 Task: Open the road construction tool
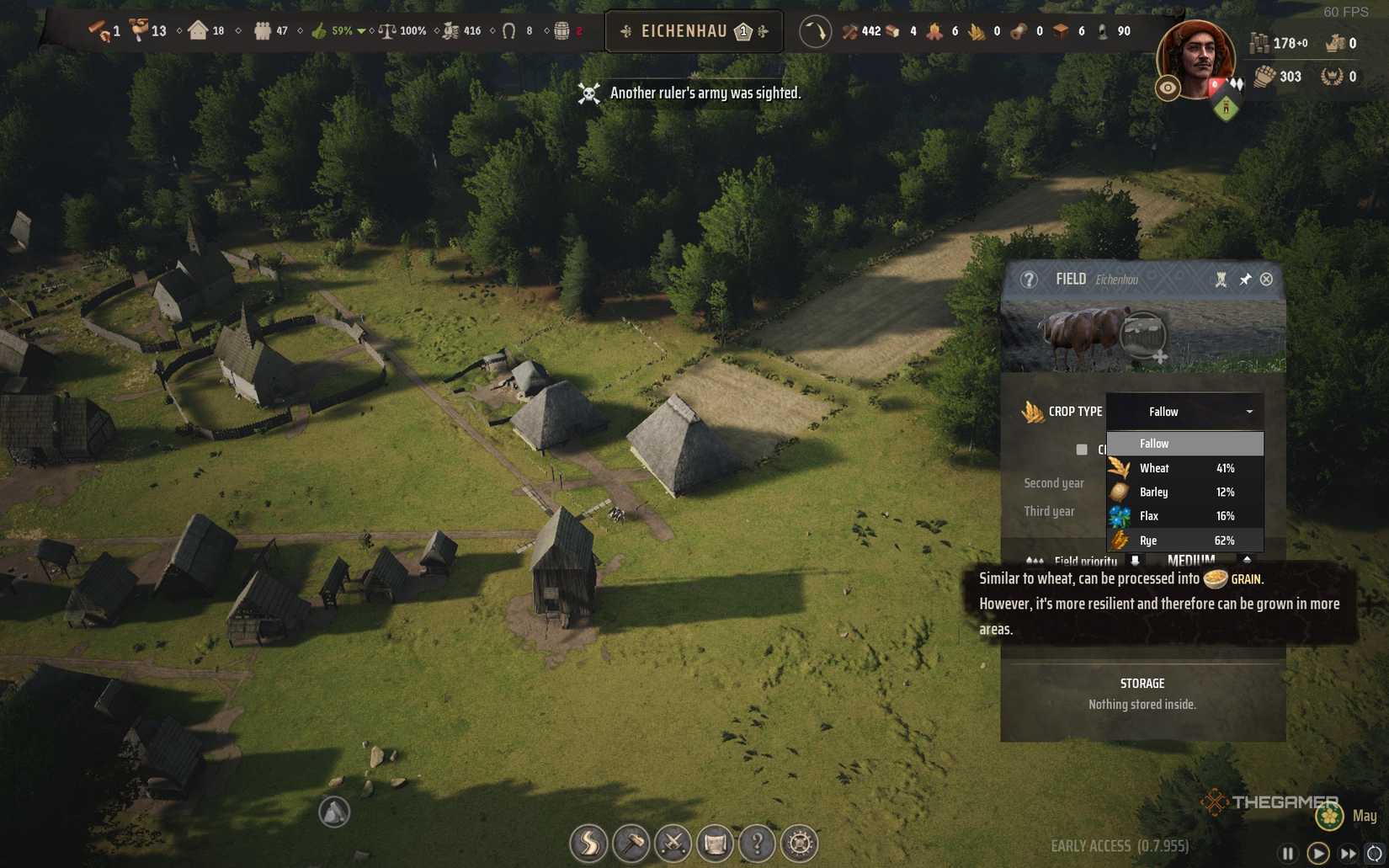click(x=588, y=843)
